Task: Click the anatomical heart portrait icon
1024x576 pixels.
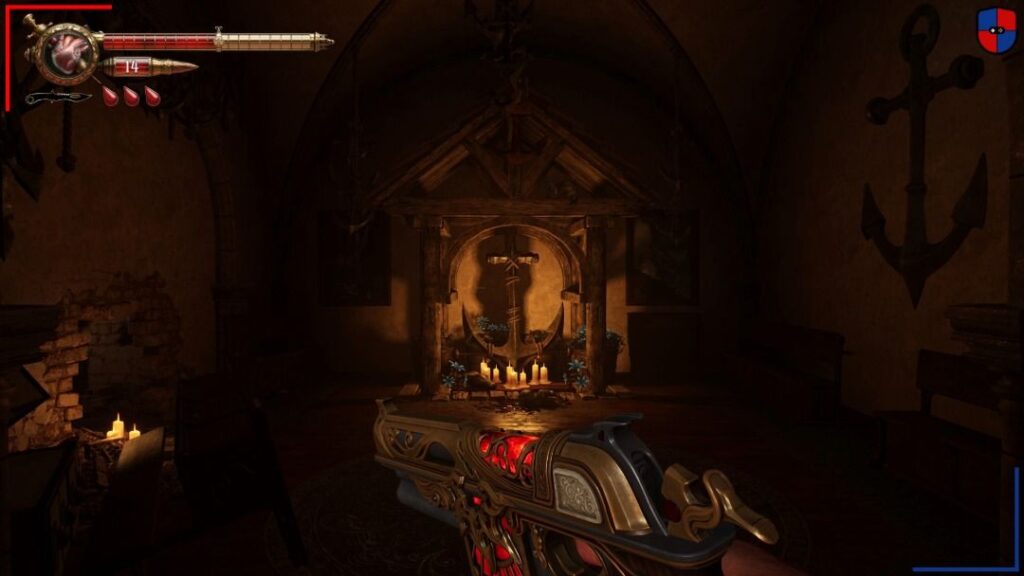Action: [68, 53]
